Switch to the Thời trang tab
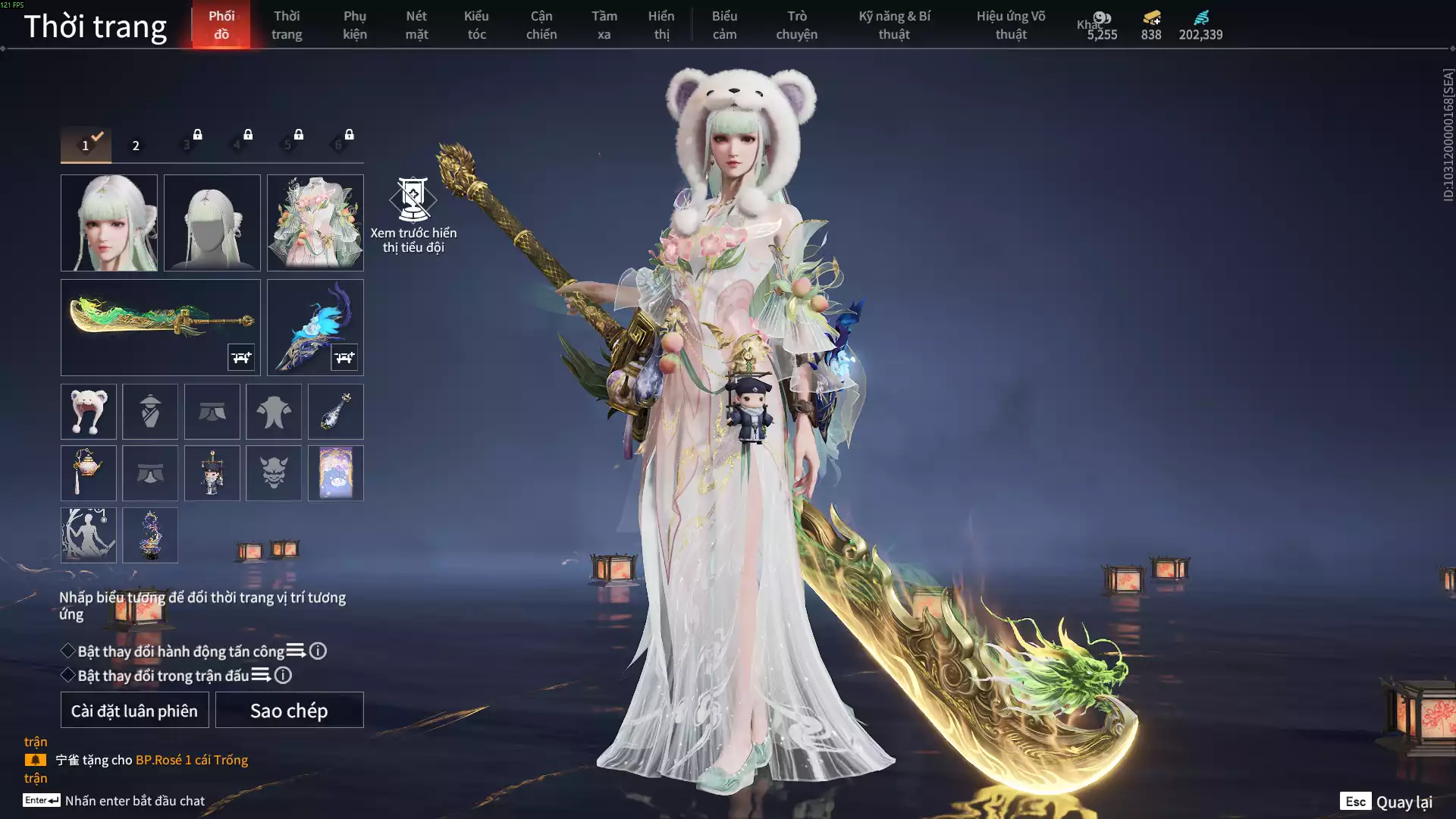 click(287, 25)
